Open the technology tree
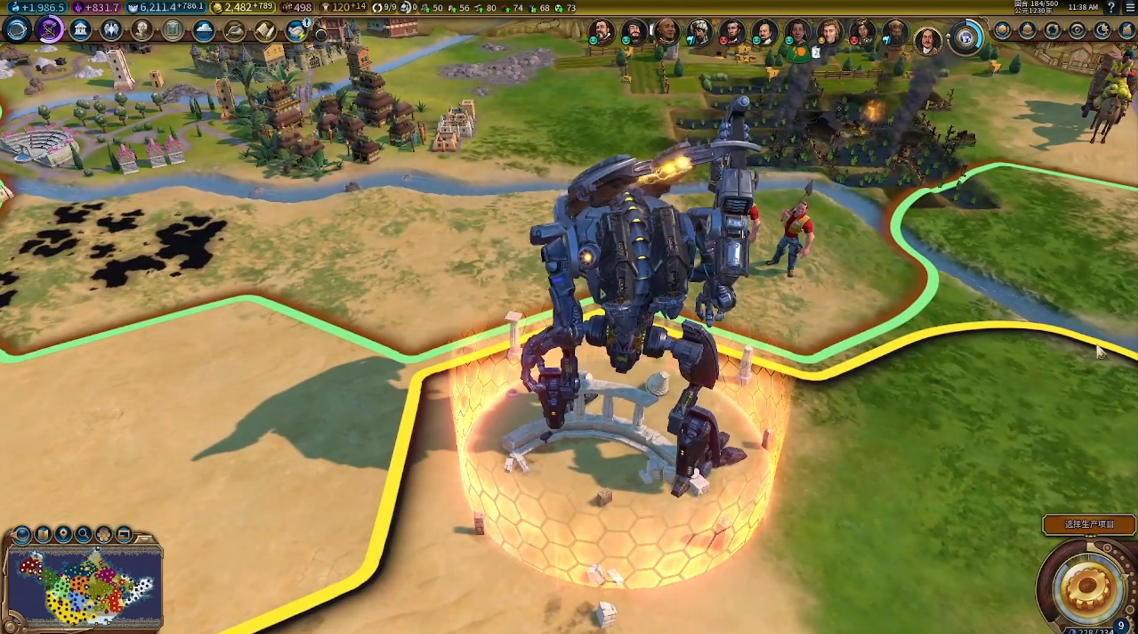Image resolution: width=1138 pixels, height=634 pixels. 17,29
